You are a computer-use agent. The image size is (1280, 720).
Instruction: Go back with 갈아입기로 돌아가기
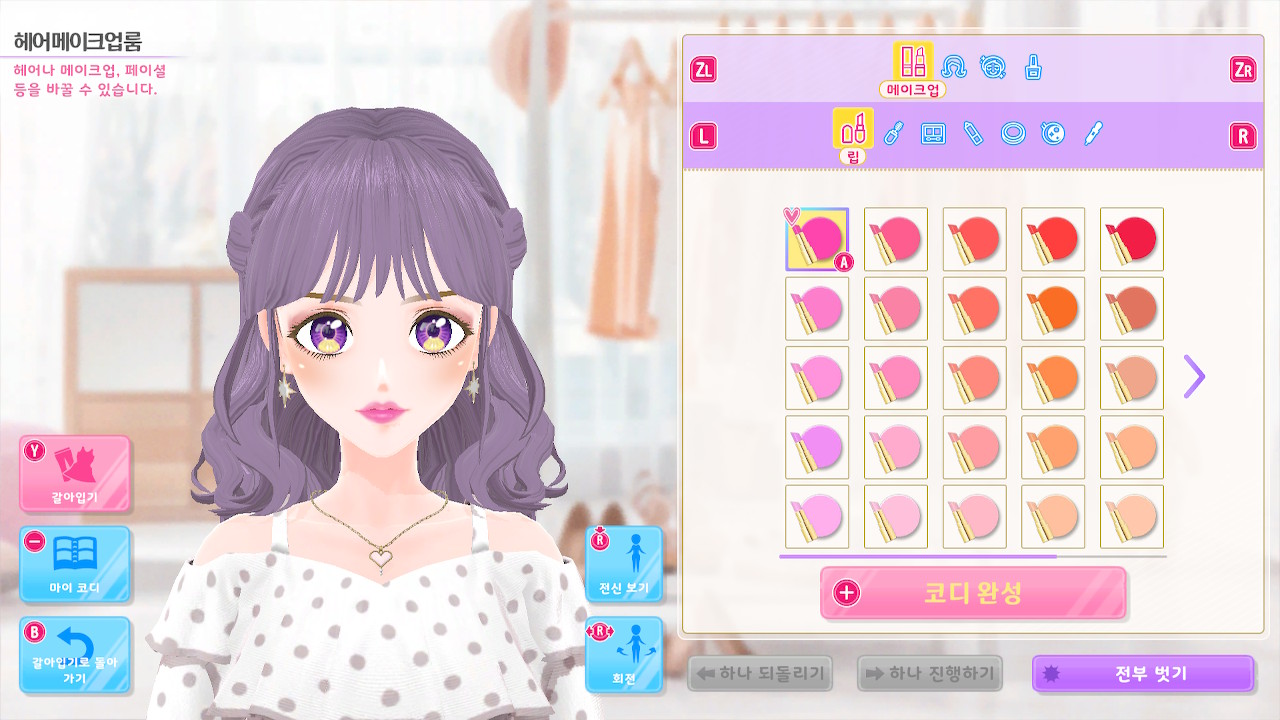pos(75,655)
